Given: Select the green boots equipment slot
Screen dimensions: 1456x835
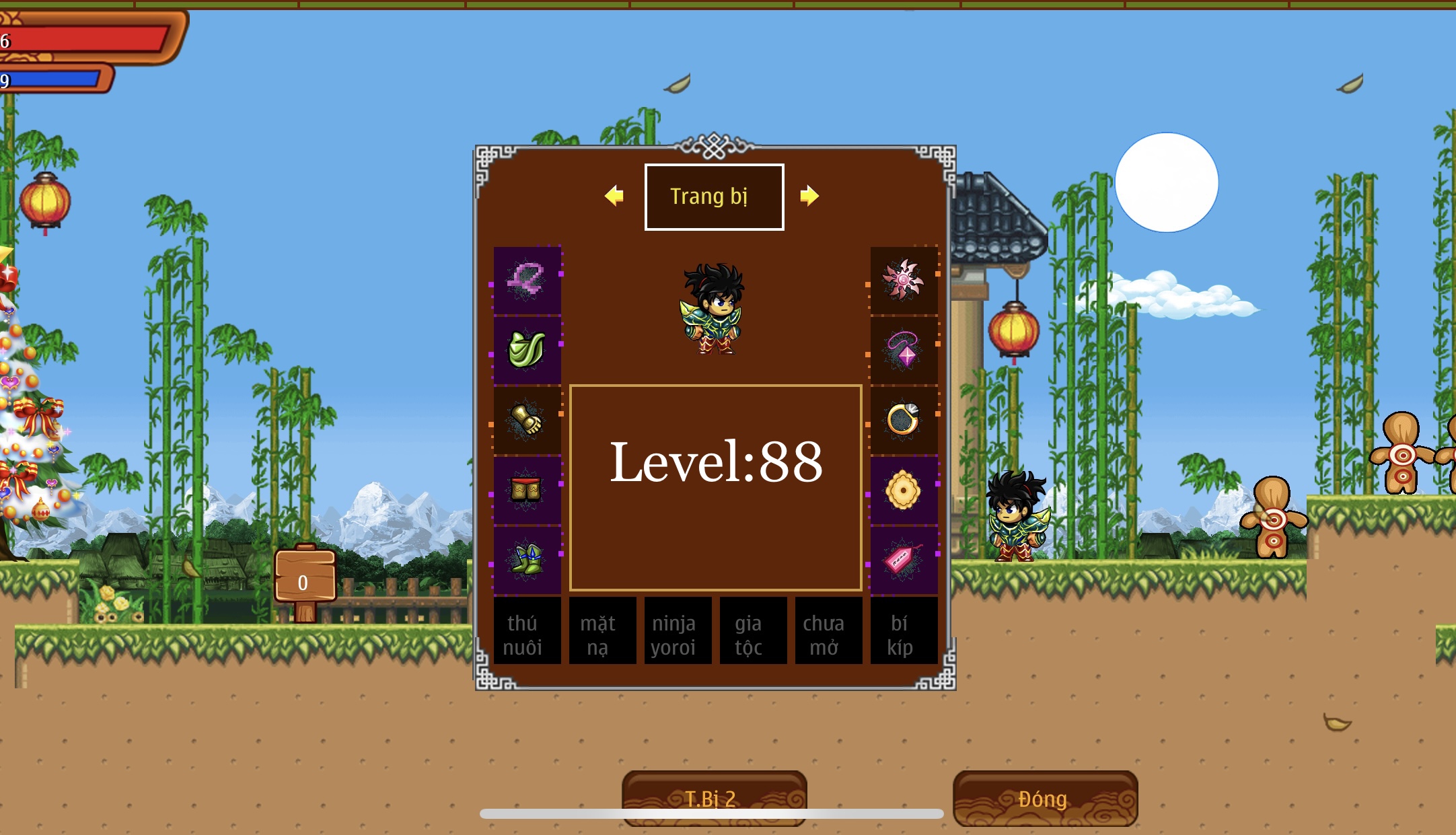Looking at the screenshot, I should point(527,560).
